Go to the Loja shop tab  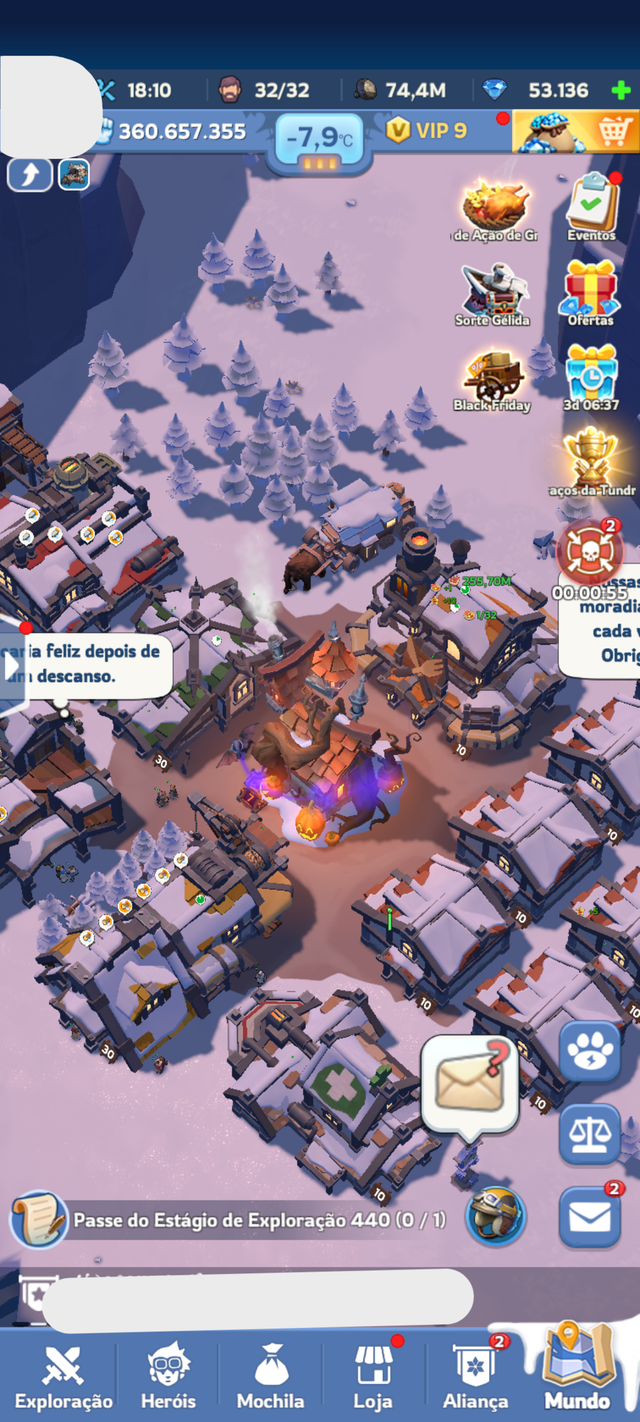pos(373,1375)
